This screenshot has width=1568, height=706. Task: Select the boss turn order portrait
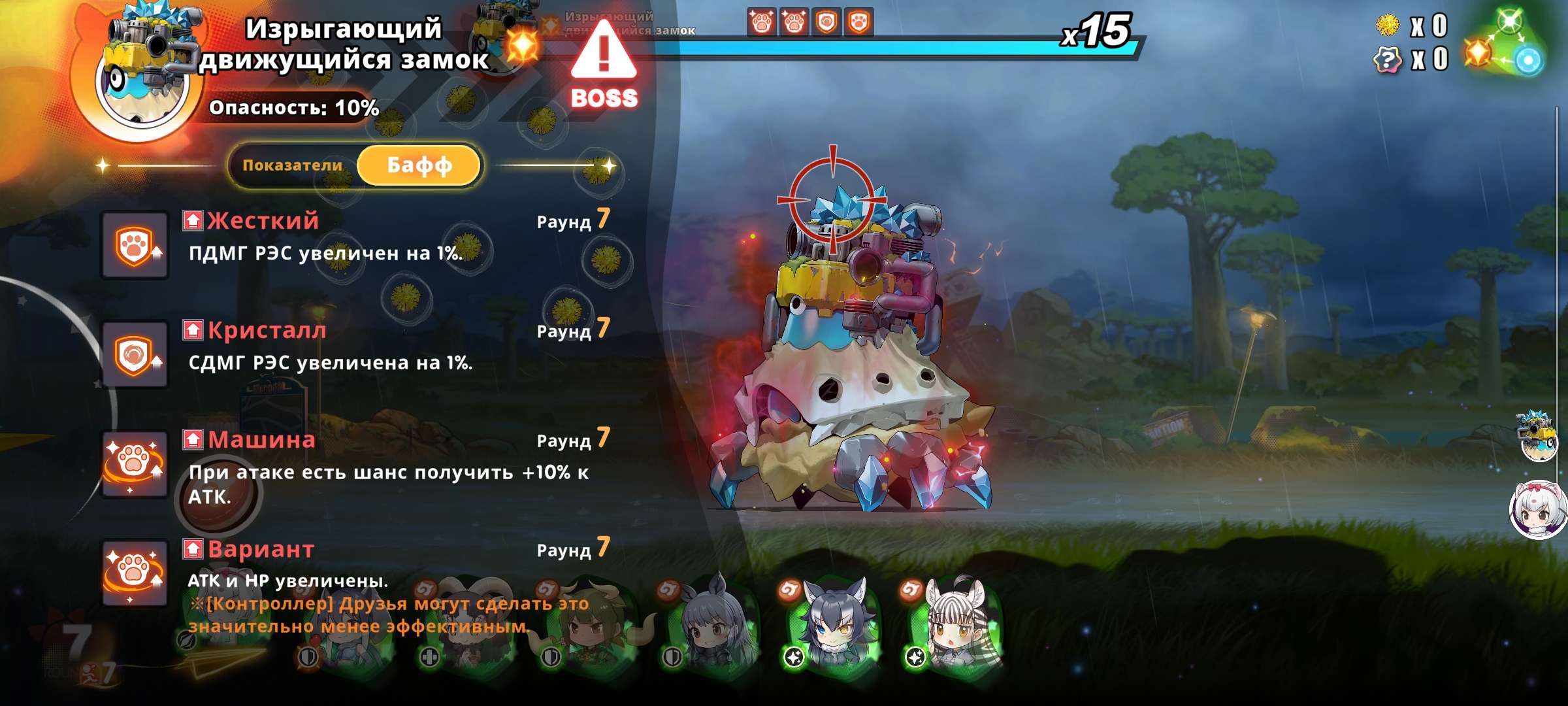(x=1538, y=437)
